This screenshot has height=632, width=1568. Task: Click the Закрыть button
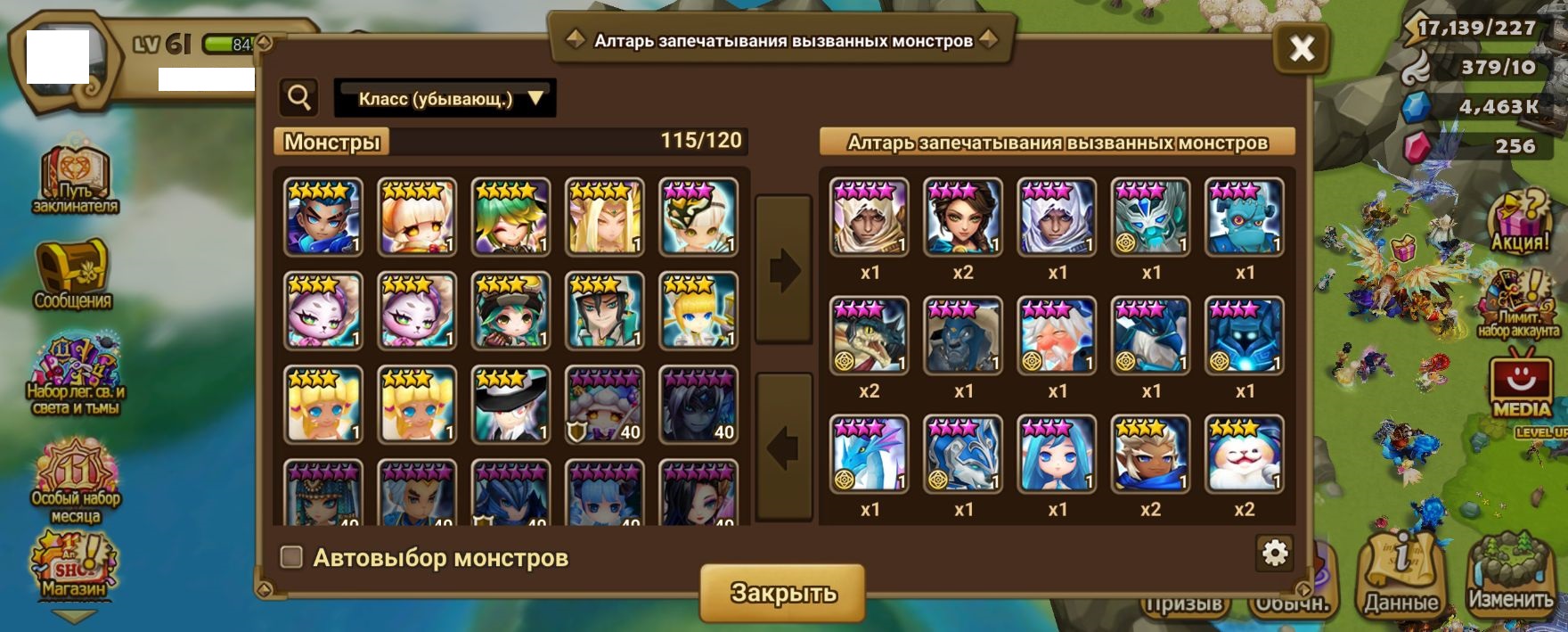[x=782, y=593]
